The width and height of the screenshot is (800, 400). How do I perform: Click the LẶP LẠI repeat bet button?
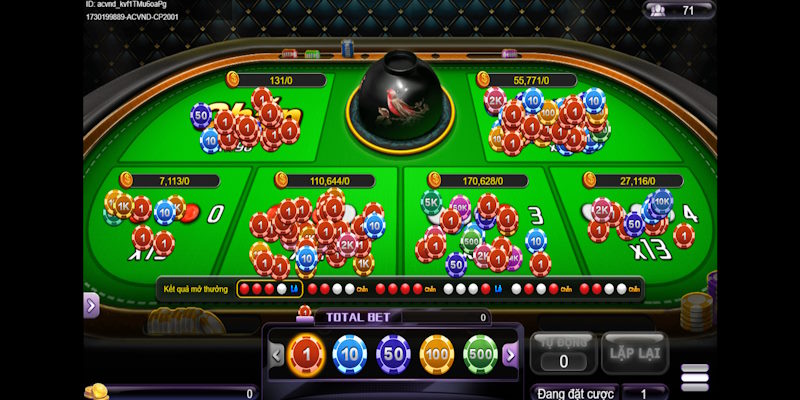(x=634, y=352)
